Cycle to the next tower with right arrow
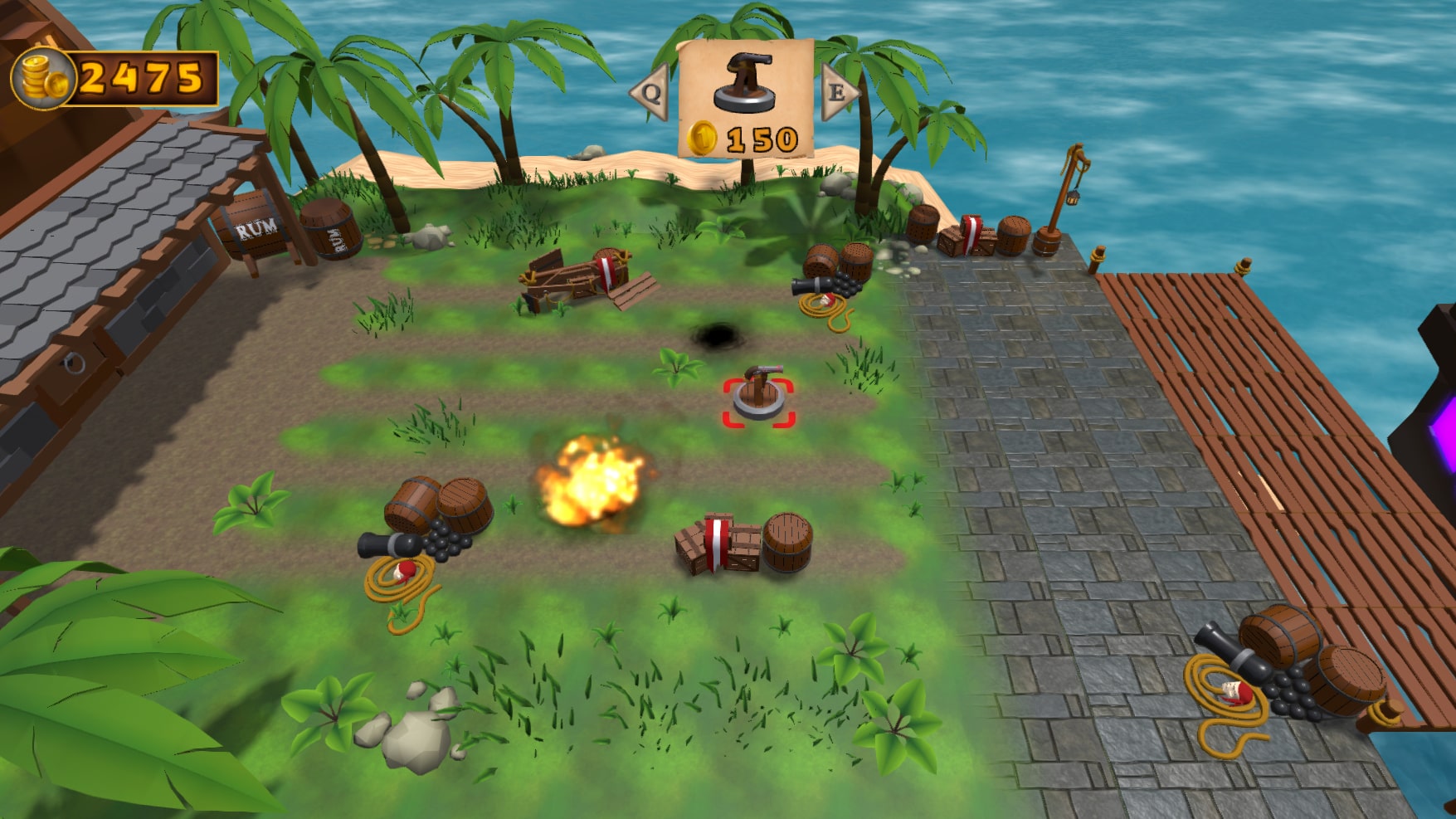The width and height of the screenshot is (1456, 819). tap(838, 92)
